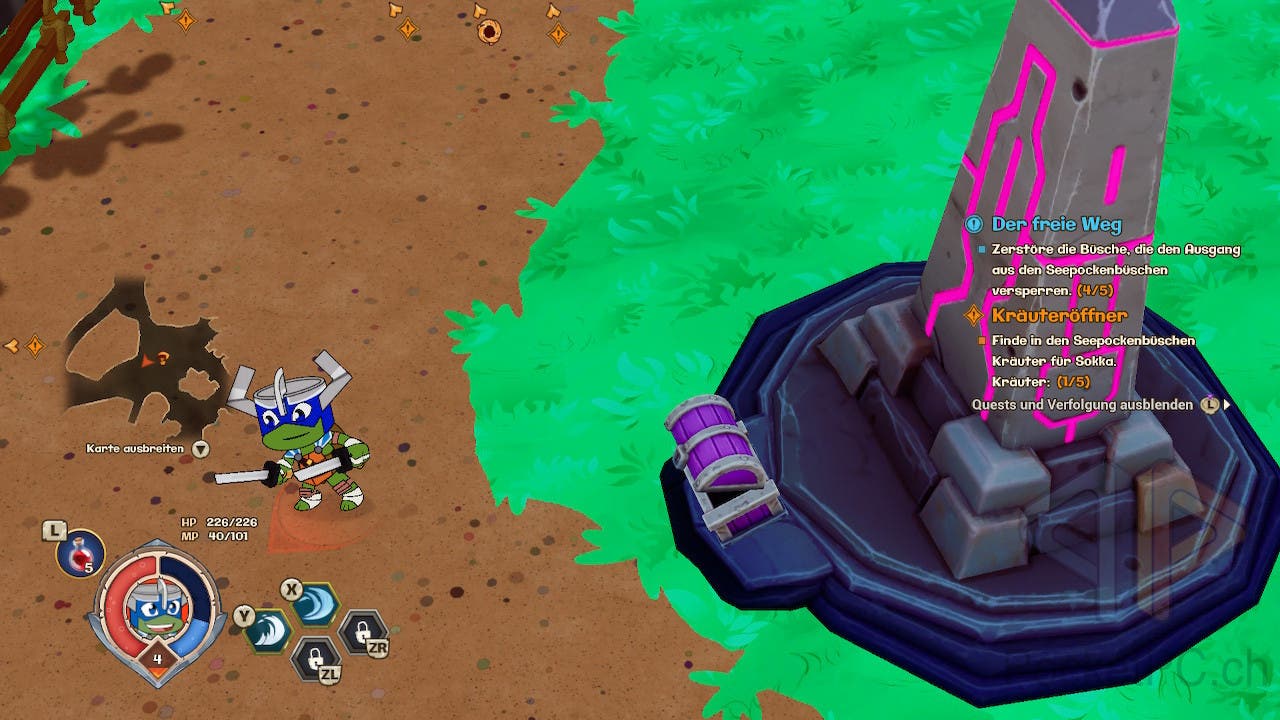The height and width of the screenshot is (720, 1280).
Task: Select the 'Kräuteröffner' quest entry
Action: click(x=1059, y=316)
